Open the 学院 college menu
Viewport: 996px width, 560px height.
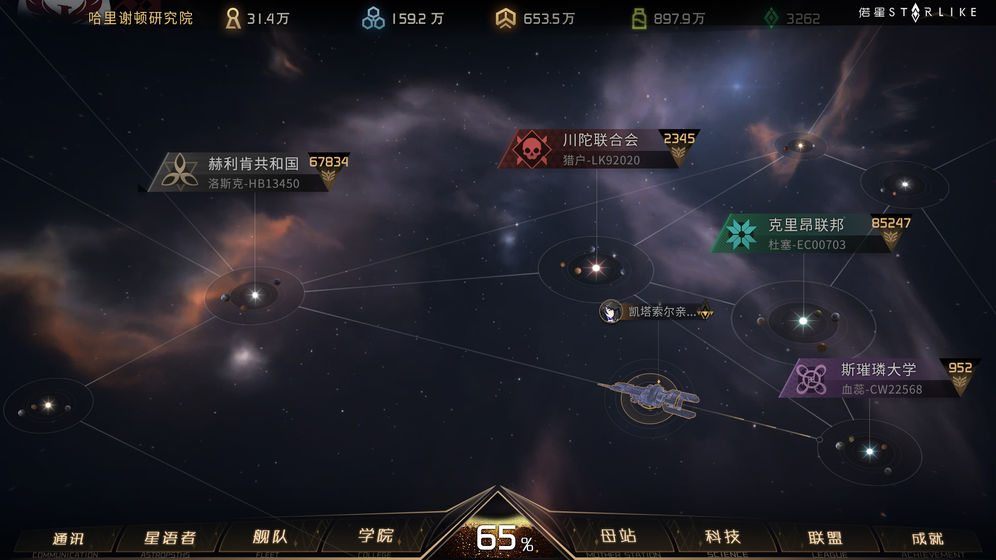click(375, 536)
